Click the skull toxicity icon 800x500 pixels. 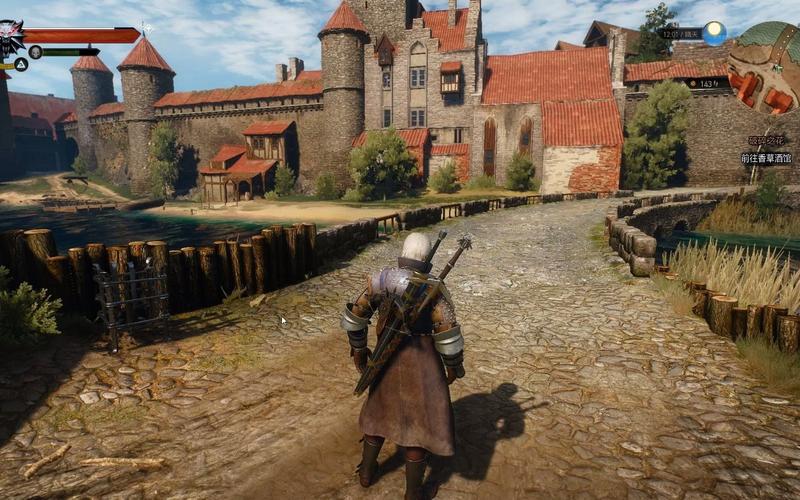pos(35,52)
